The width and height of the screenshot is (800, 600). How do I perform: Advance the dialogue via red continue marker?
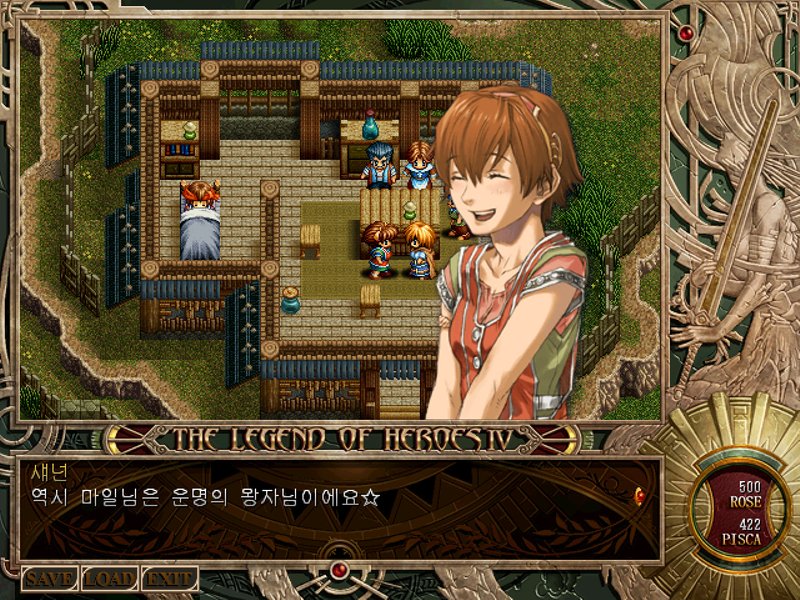point(639,493)
